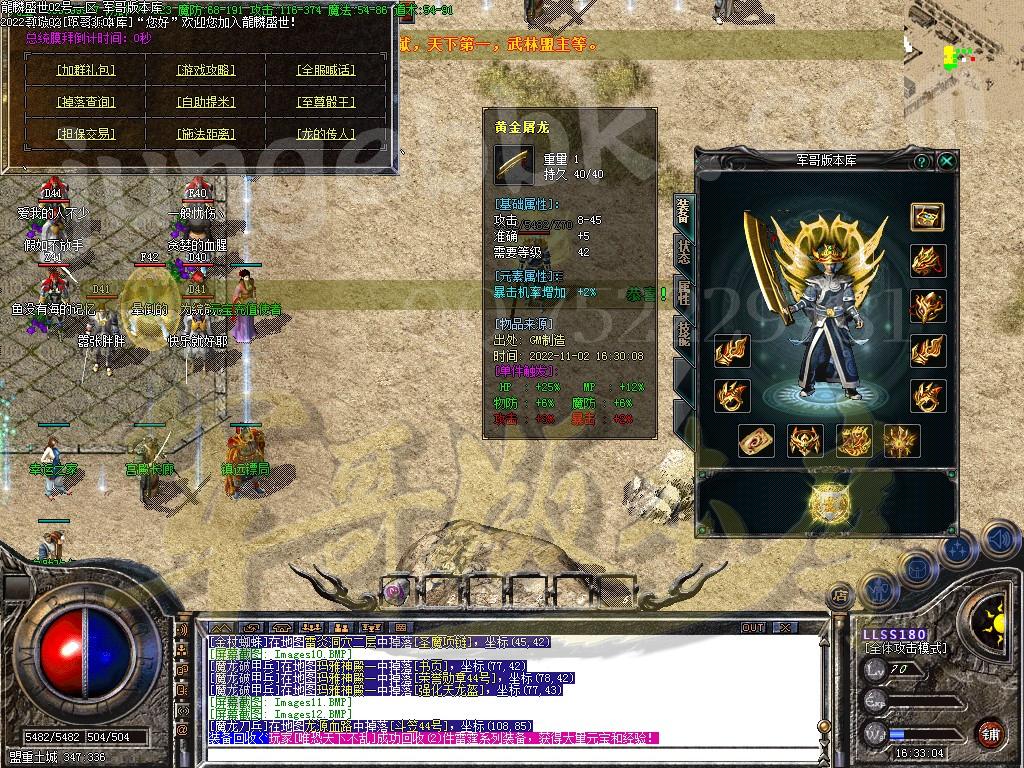Screen dimensions: 1024x768
Task: Open the 加群礼包 link
Action: tap(86, 70)
